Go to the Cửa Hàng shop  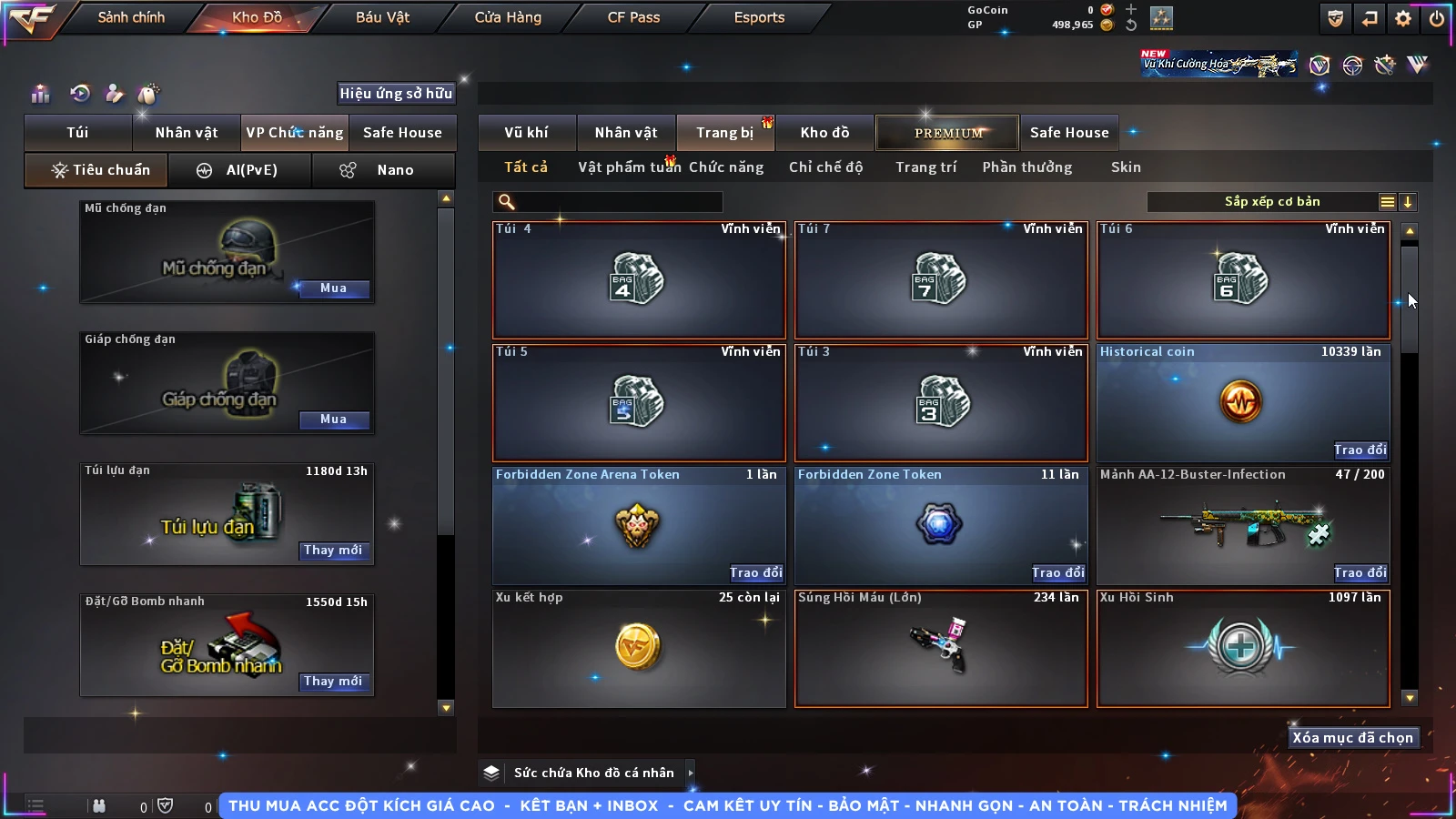tap(508, 17)
